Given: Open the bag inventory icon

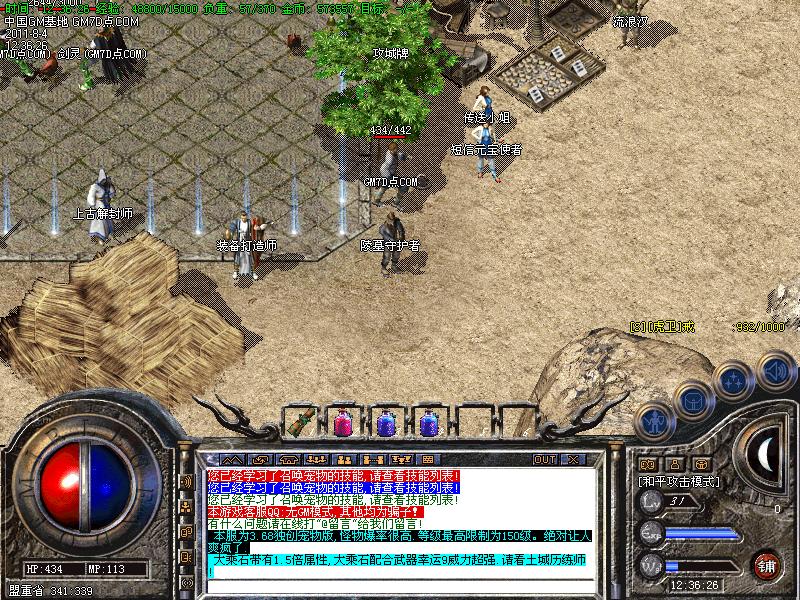Looking at the screenshot, I should point(691,400).
